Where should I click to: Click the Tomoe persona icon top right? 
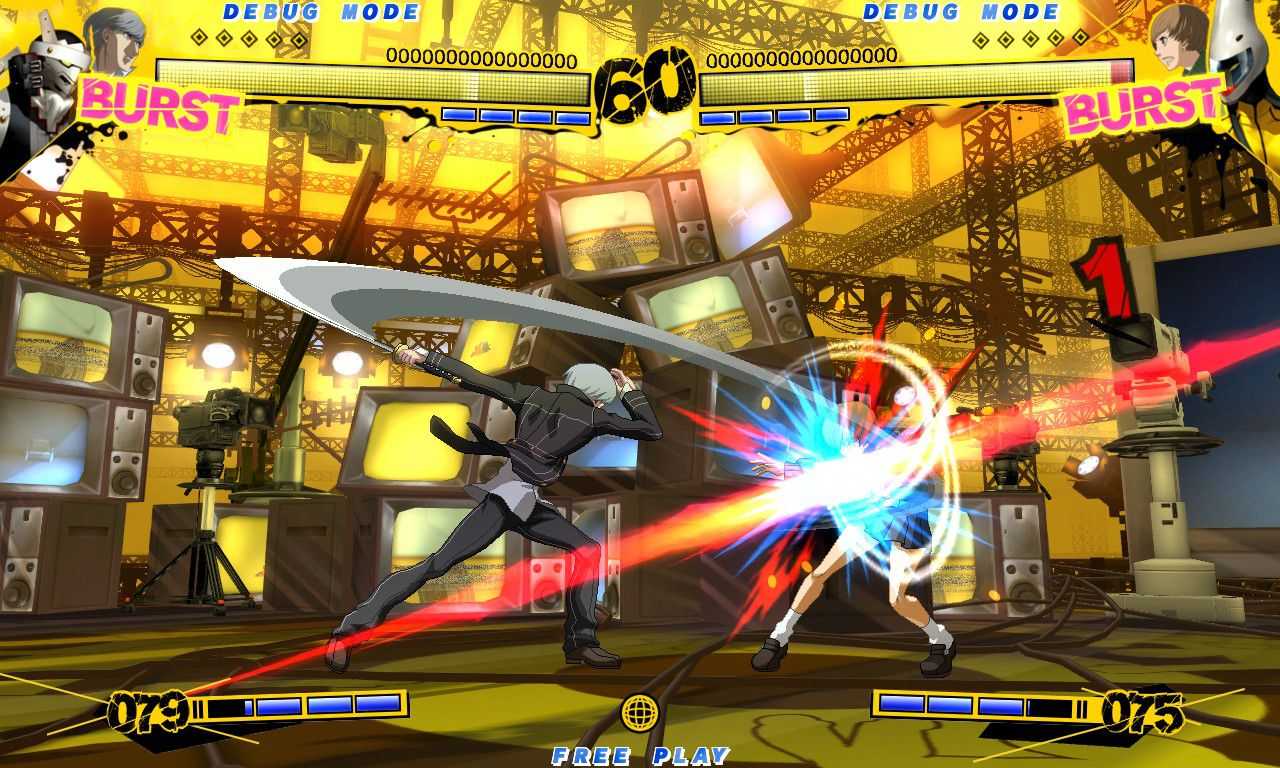click(1240, 45)
